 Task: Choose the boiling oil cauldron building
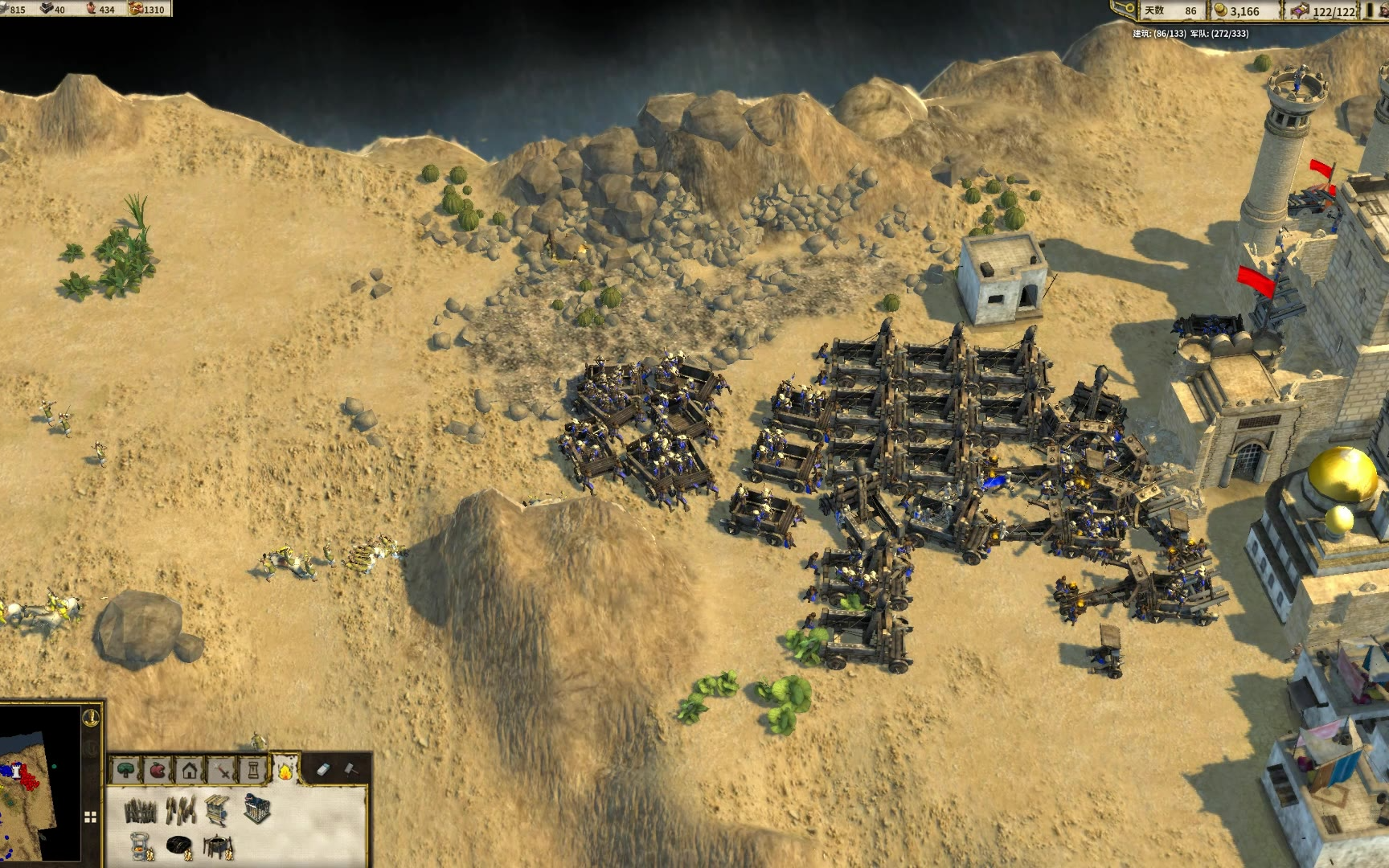[x=217, y=845]
